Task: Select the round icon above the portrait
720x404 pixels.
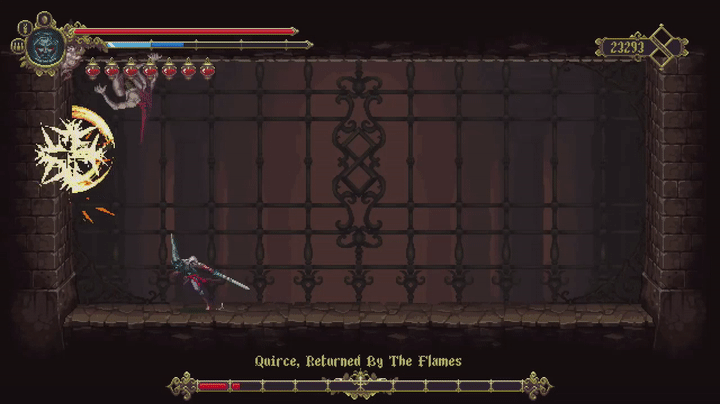Action: [44, 18]
